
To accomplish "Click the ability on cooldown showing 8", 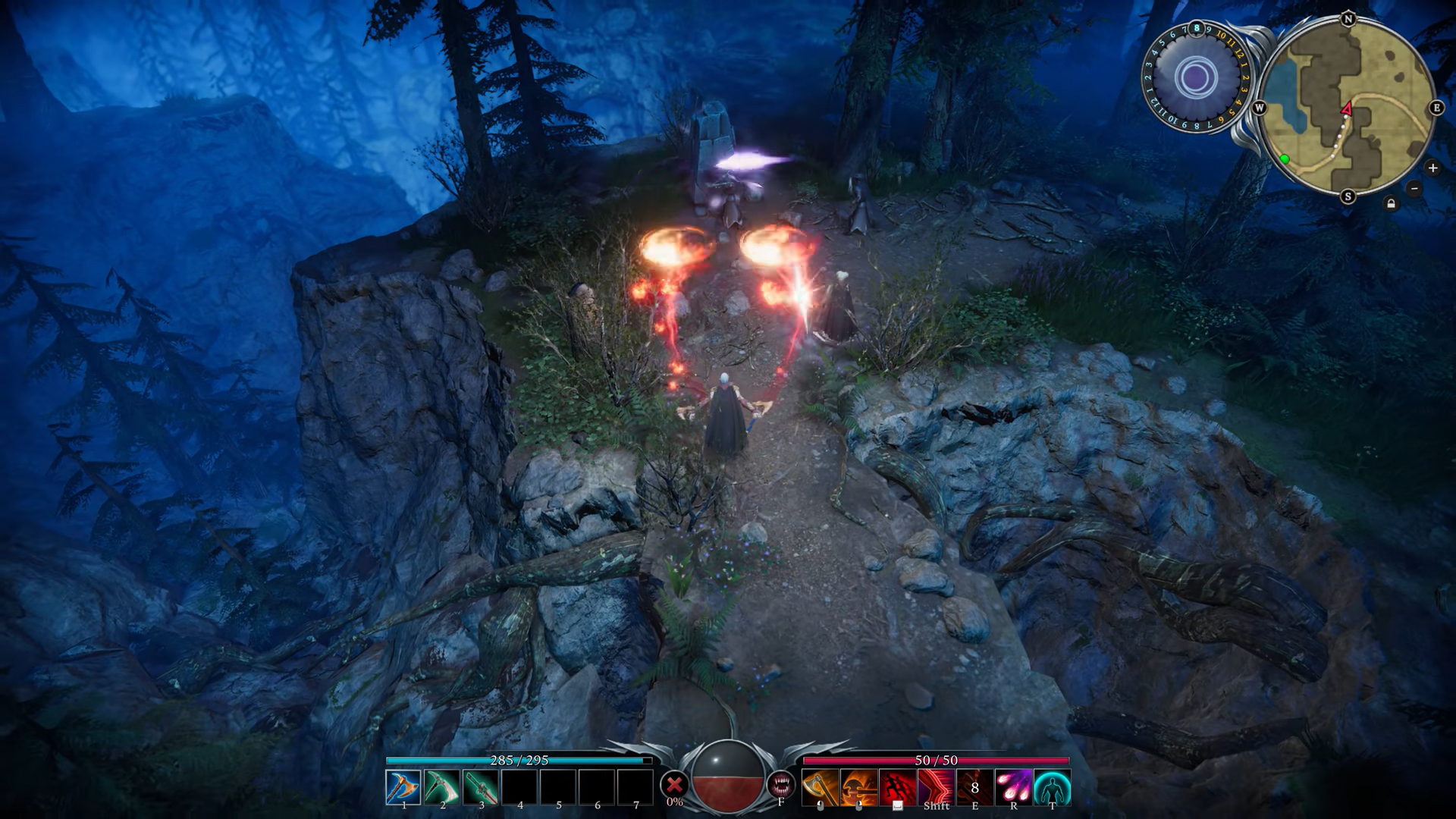I will [x=974, y=787].
